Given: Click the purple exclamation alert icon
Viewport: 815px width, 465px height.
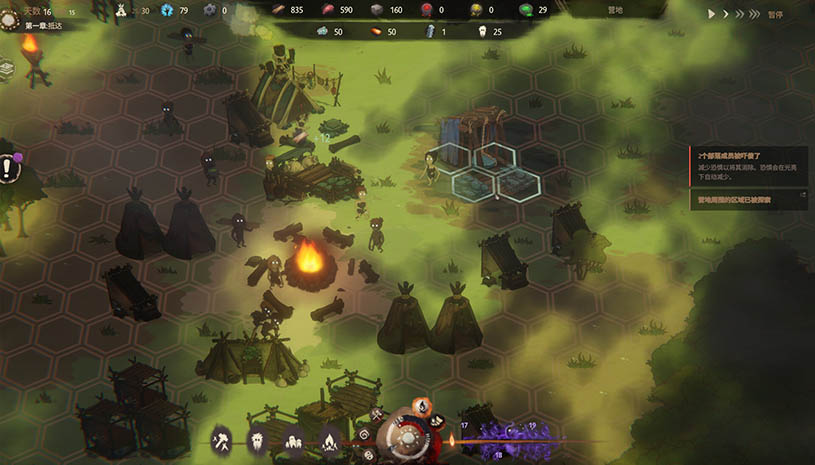Looking at the screenshot, I should tap(8, 167).
